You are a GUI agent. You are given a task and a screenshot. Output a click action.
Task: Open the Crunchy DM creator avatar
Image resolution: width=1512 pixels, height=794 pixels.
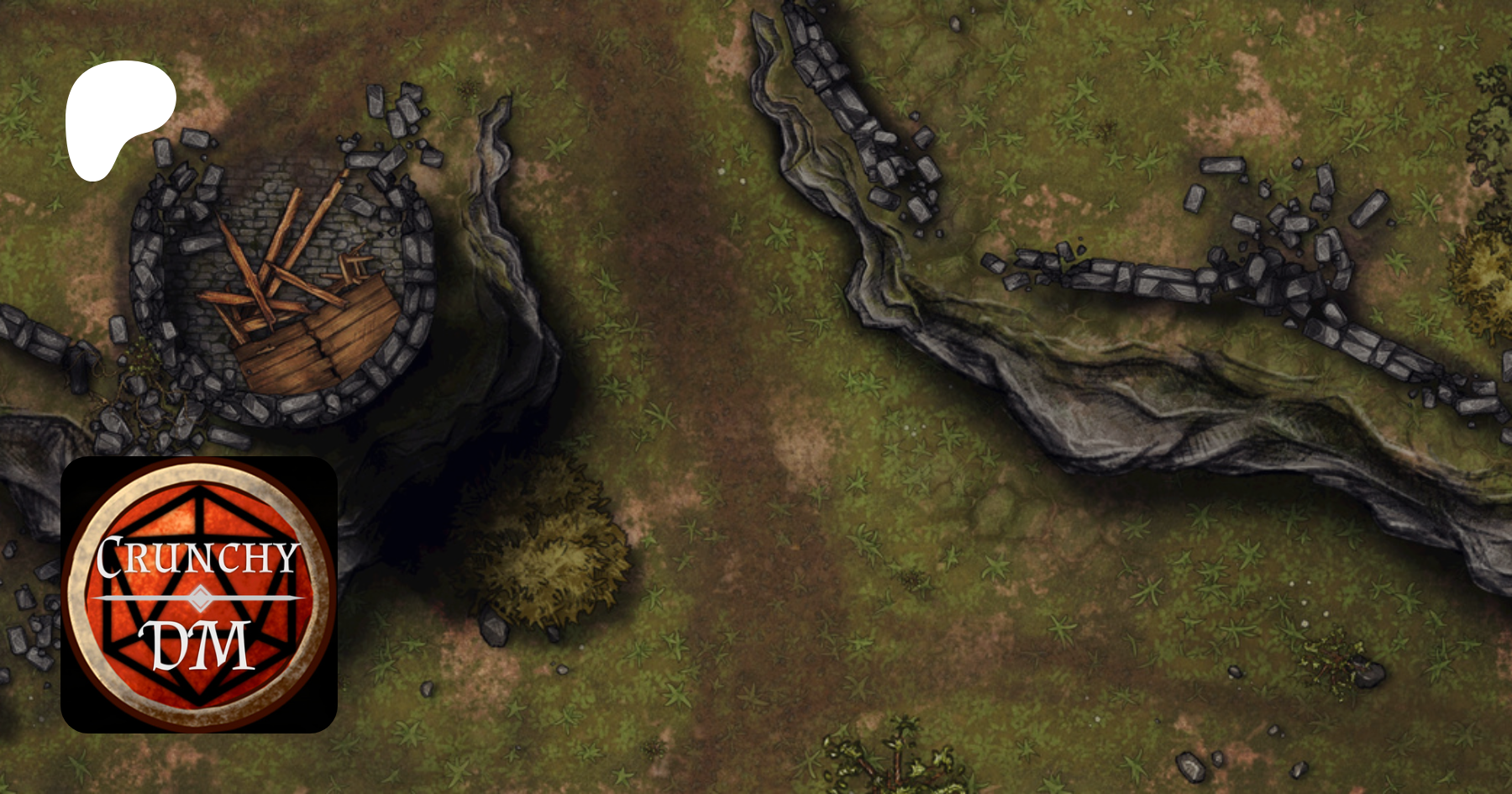(199, 594)
